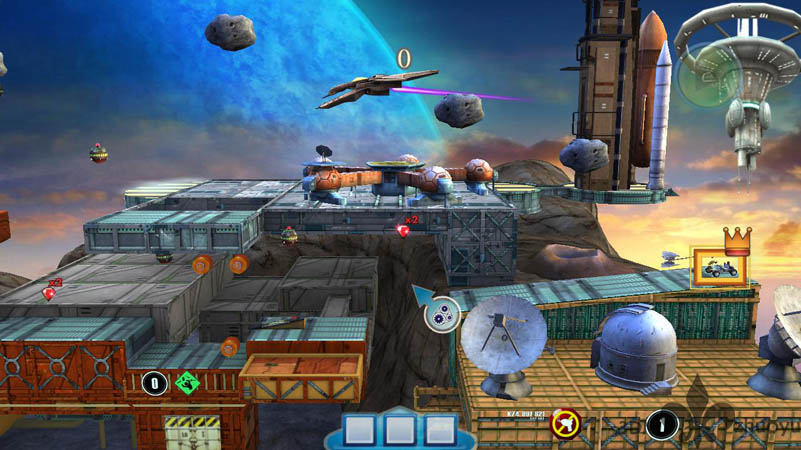The width and height of the screenshot is (801, 450).
Task: Click the black circle icon showing 1
Action: pyautogui.click(x=661, y=424)
